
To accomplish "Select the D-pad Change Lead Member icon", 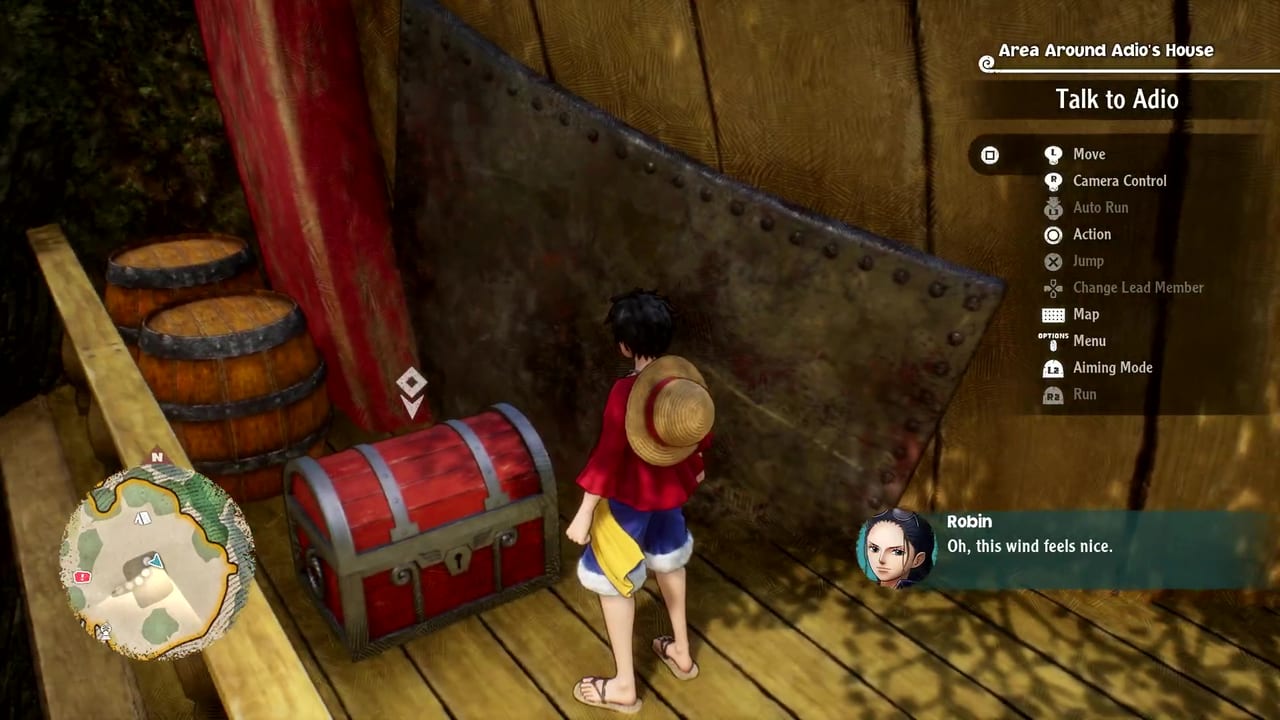I will pyautogui.click(x=1053, y=288).
